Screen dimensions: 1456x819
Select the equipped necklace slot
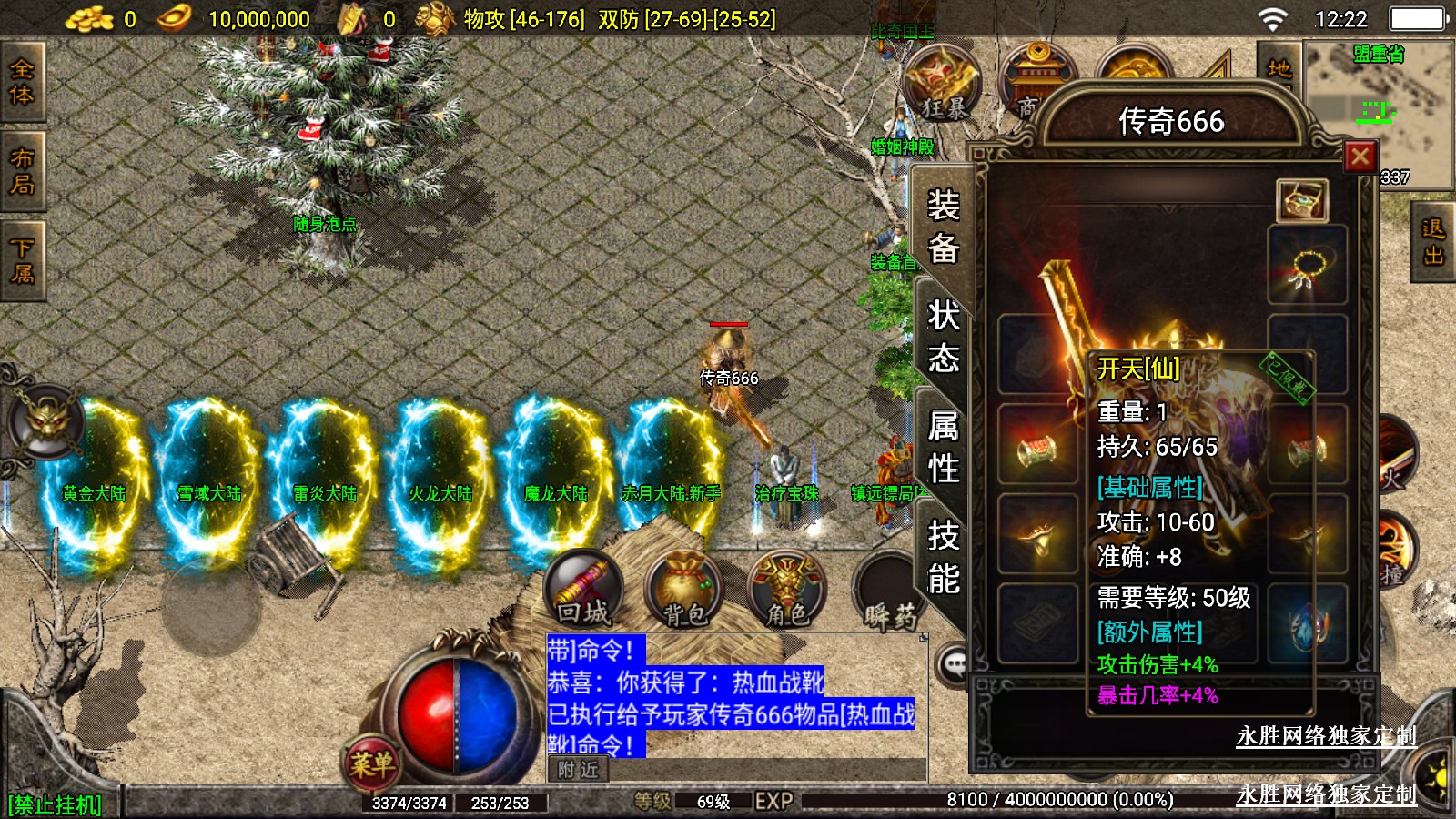click(x=1308, y=266)
